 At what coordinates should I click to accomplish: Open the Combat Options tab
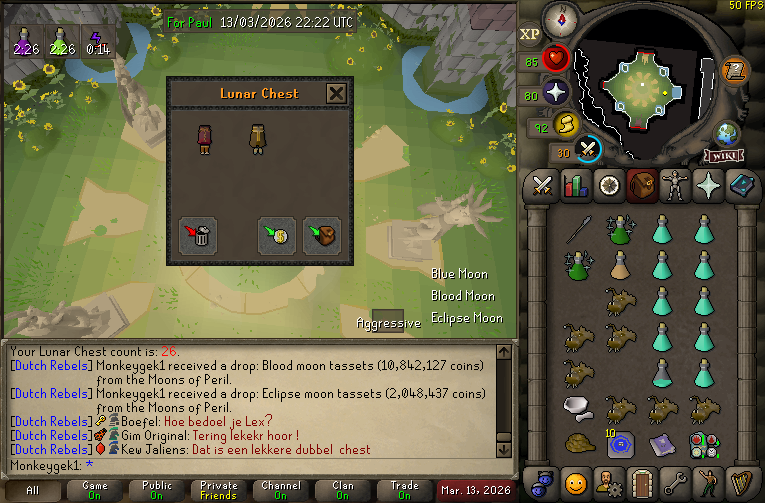543,185
